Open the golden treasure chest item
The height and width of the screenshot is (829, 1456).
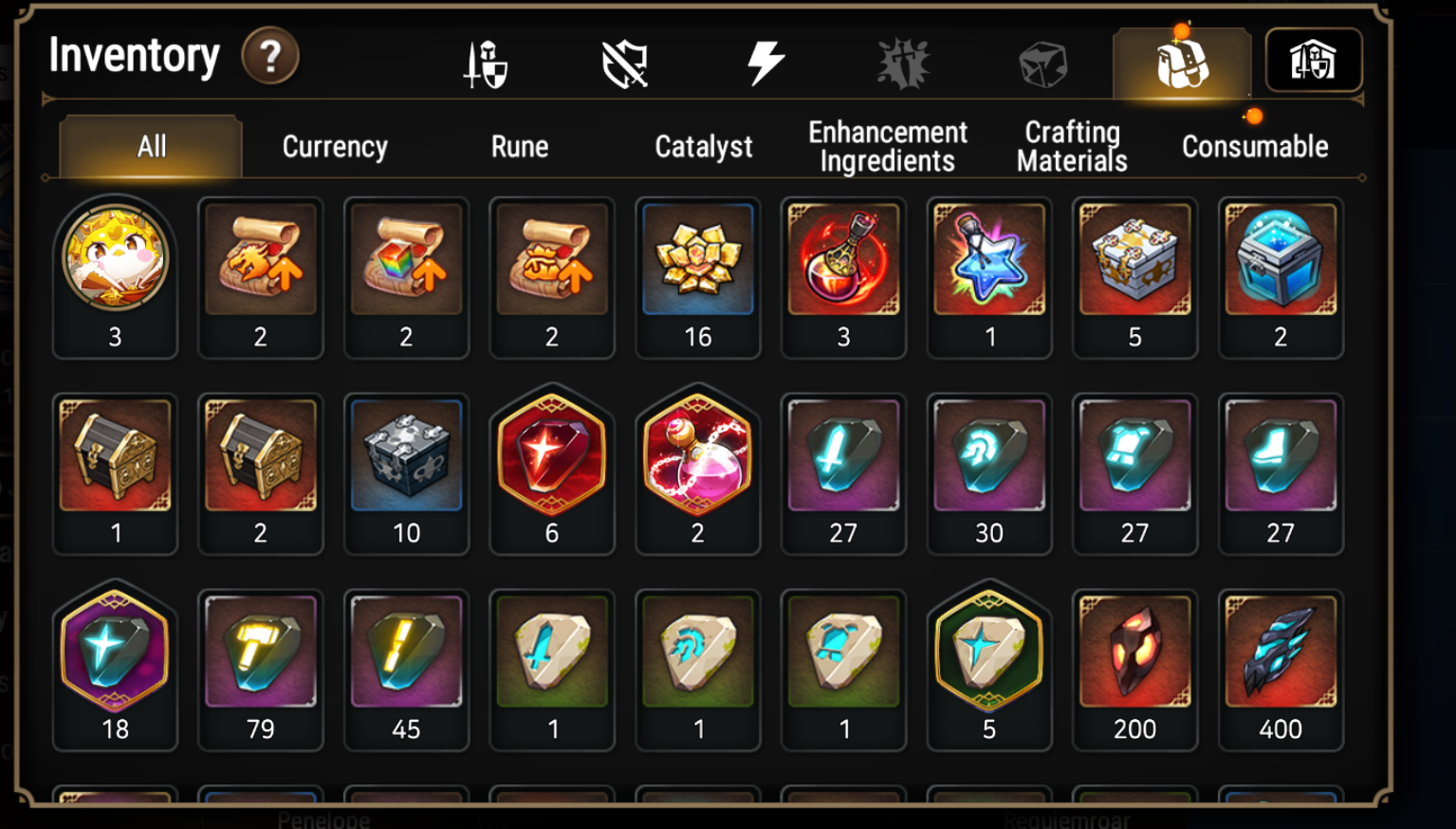click(x=115, y=455)
